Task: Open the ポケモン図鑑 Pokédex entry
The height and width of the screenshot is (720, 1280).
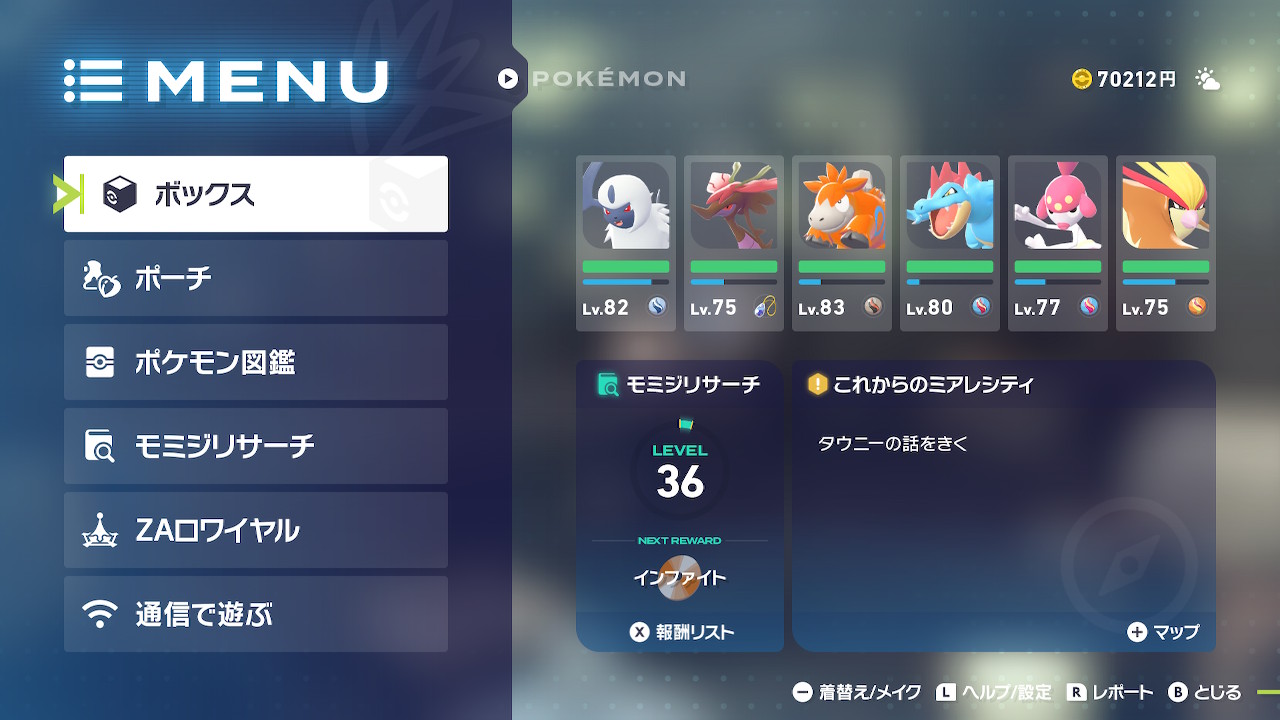Action: 256,362
